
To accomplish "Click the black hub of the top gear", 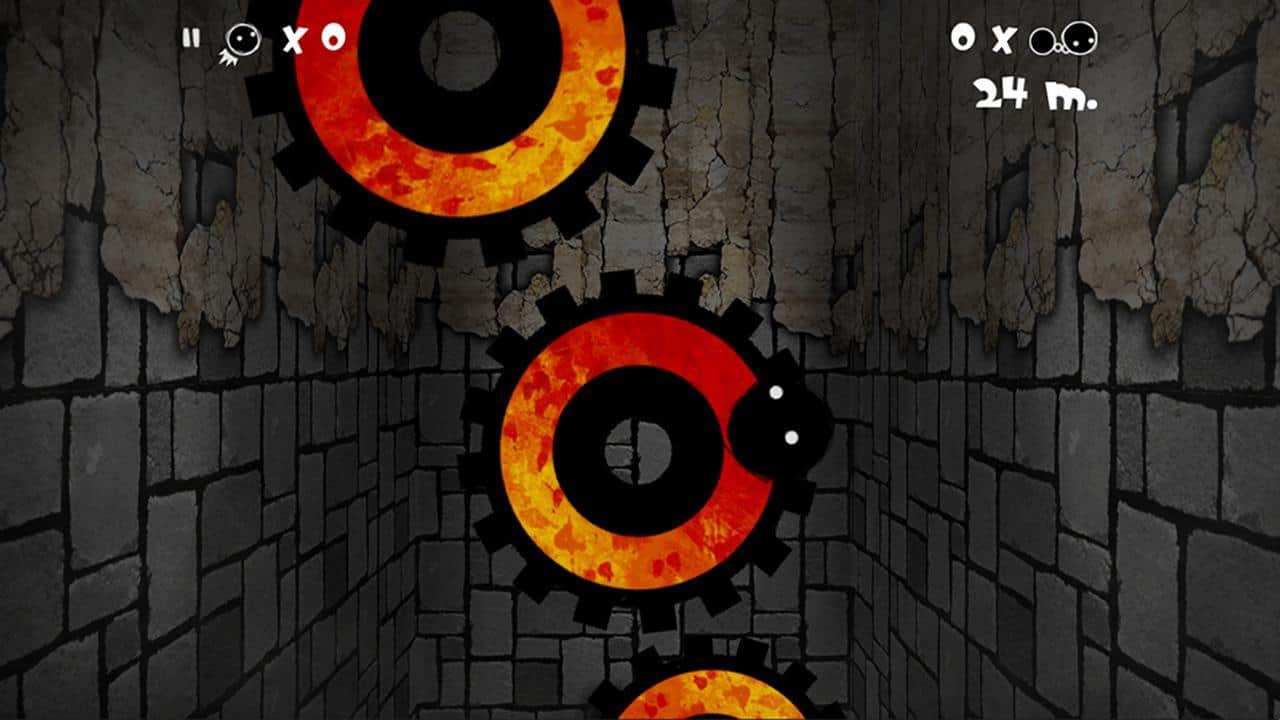I will pos(460,50).
